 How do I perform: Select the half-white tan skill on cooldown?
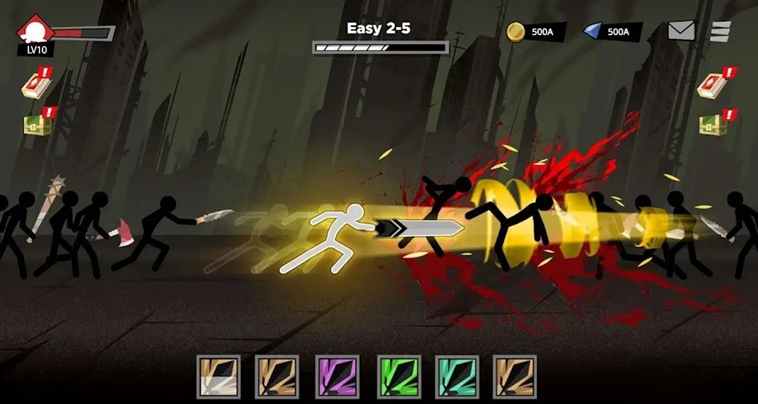217,377
